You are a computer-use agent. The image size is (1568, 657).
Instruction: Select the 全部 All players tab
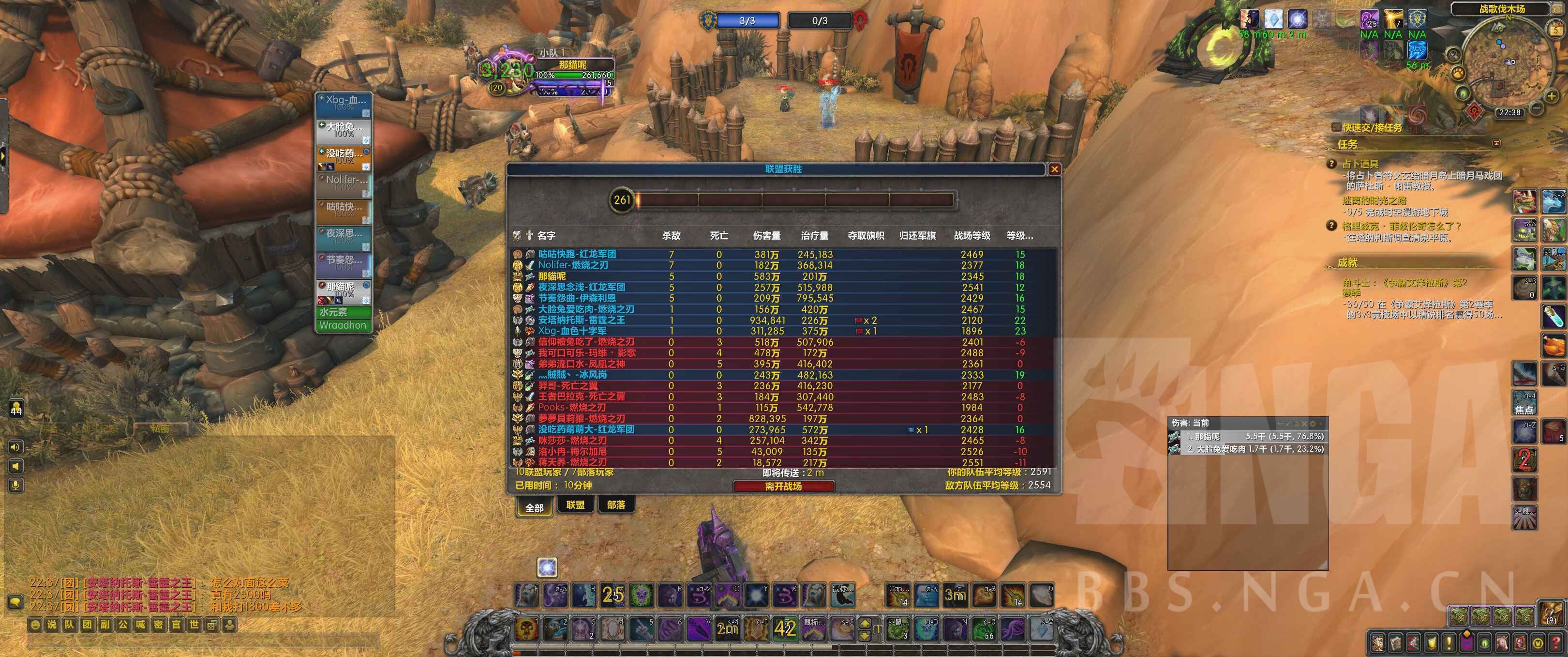534,507
